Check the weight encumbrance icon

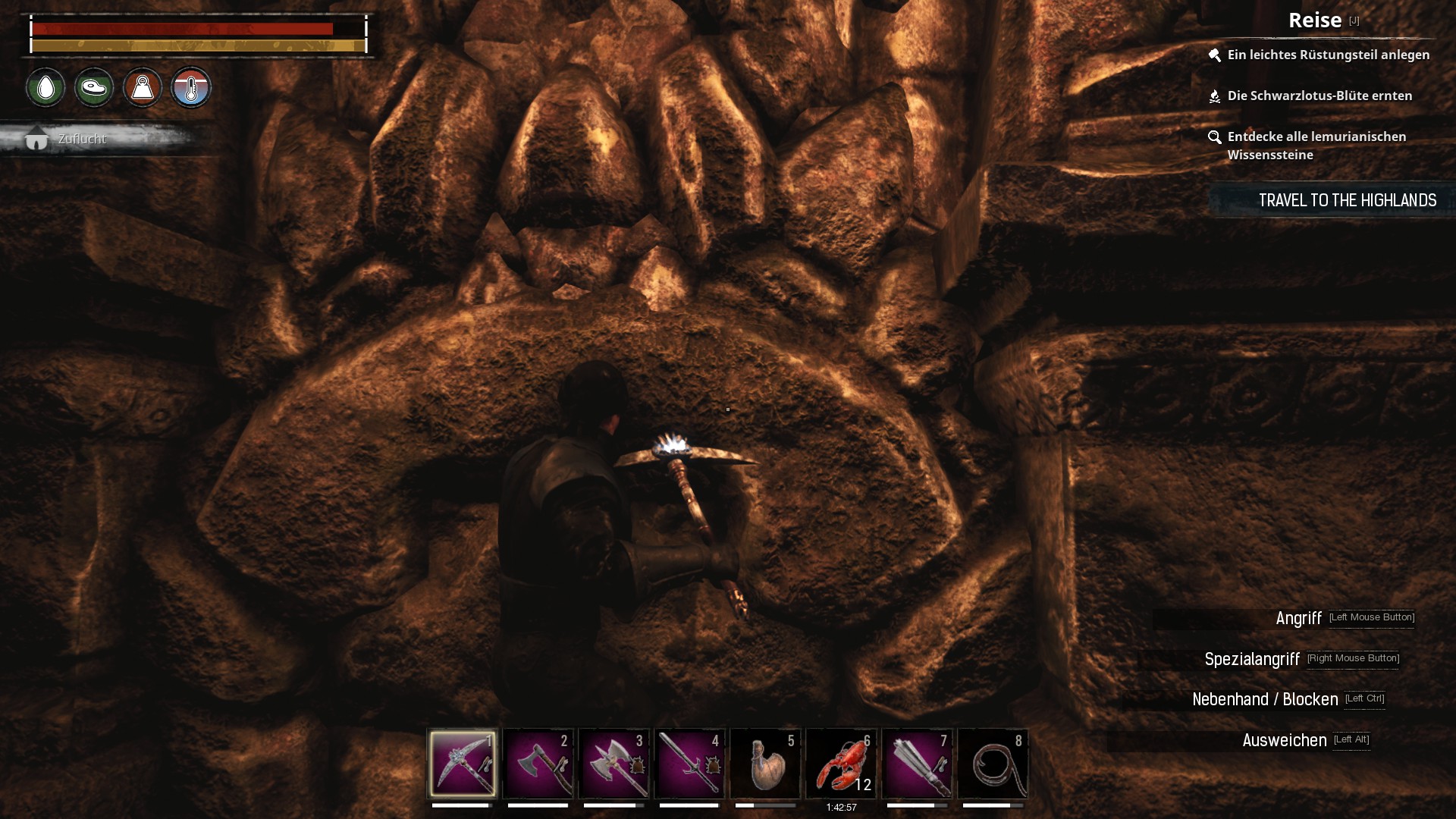click(143, 88)
